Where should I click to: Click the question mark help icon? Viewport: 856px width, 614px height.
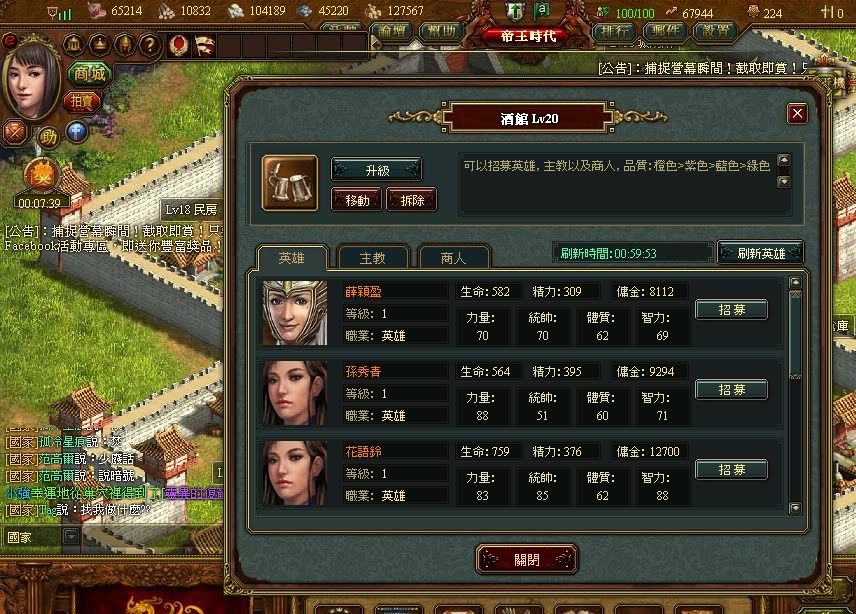[149, 44]
